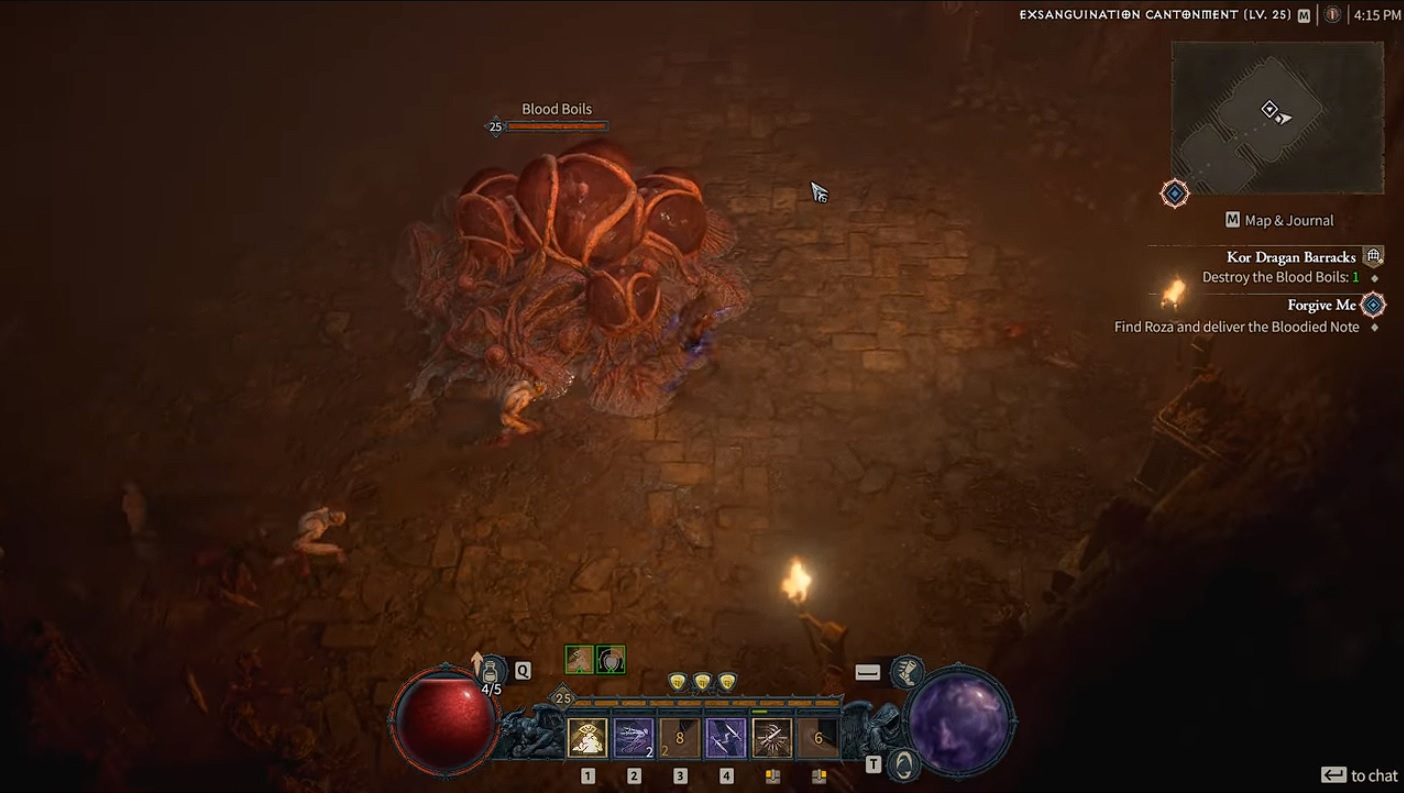Open Map & Journal
This screenshot has height=793, width=1404.
click(x=1279, y=220)
